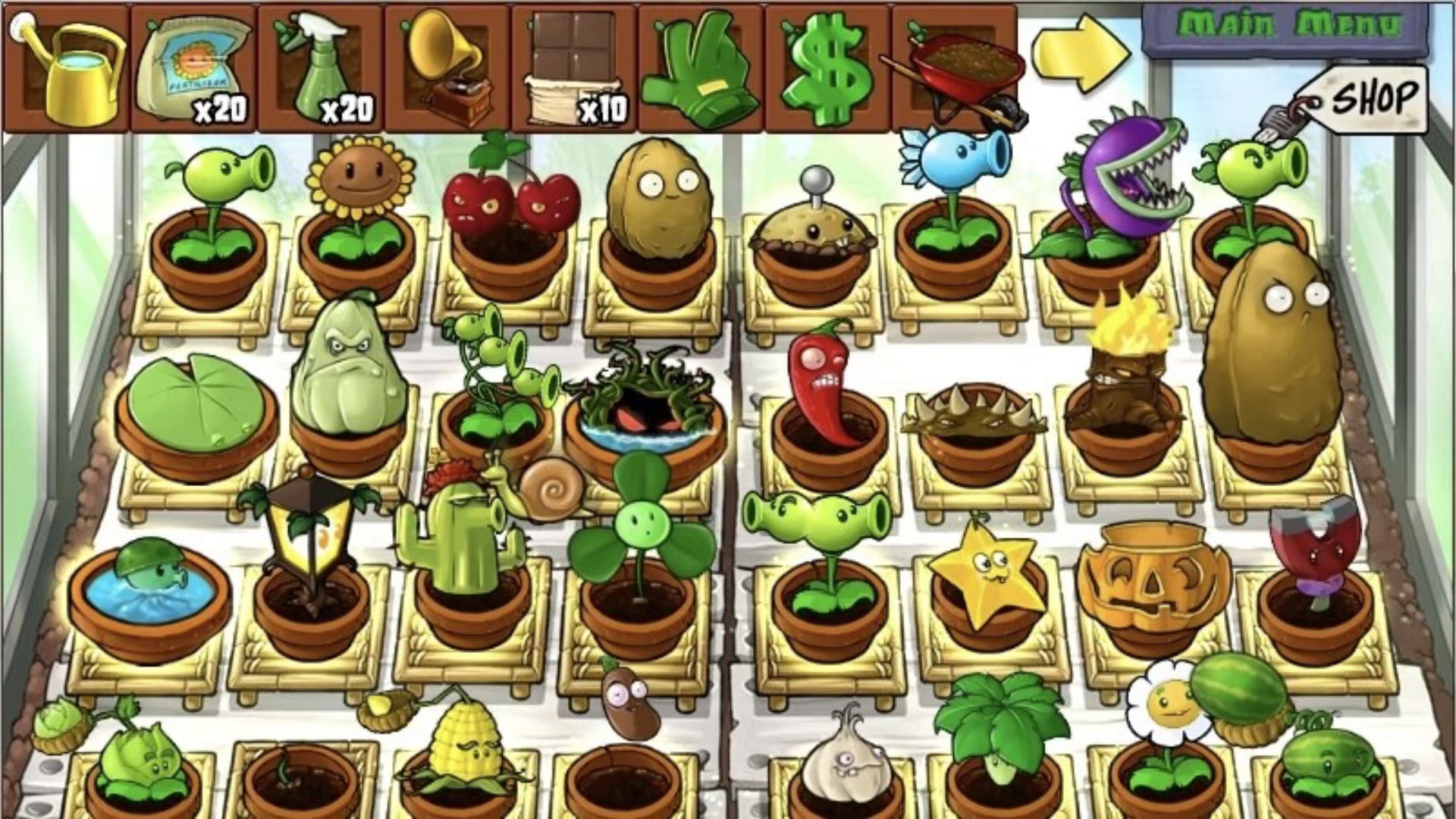This screenshot has height=819, width=1456.
Task: Select the fertilizer bag
Action: [x=193, y=68]
